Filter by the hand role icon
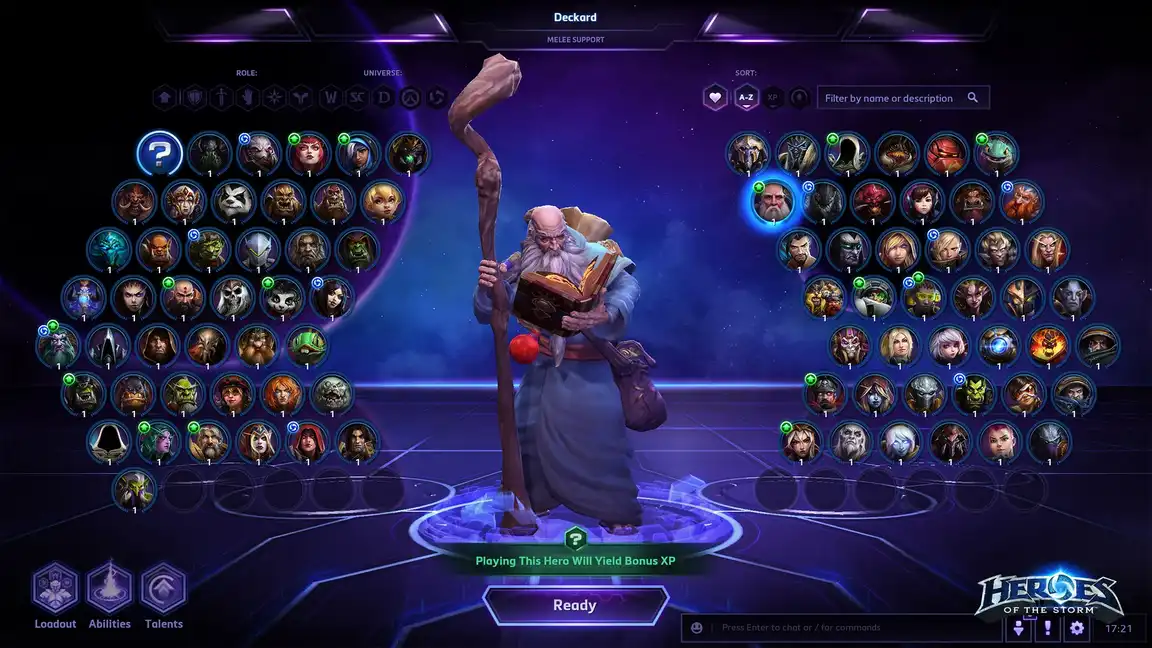This screenshot has width=1152, height=648. [x=246, y=98]
